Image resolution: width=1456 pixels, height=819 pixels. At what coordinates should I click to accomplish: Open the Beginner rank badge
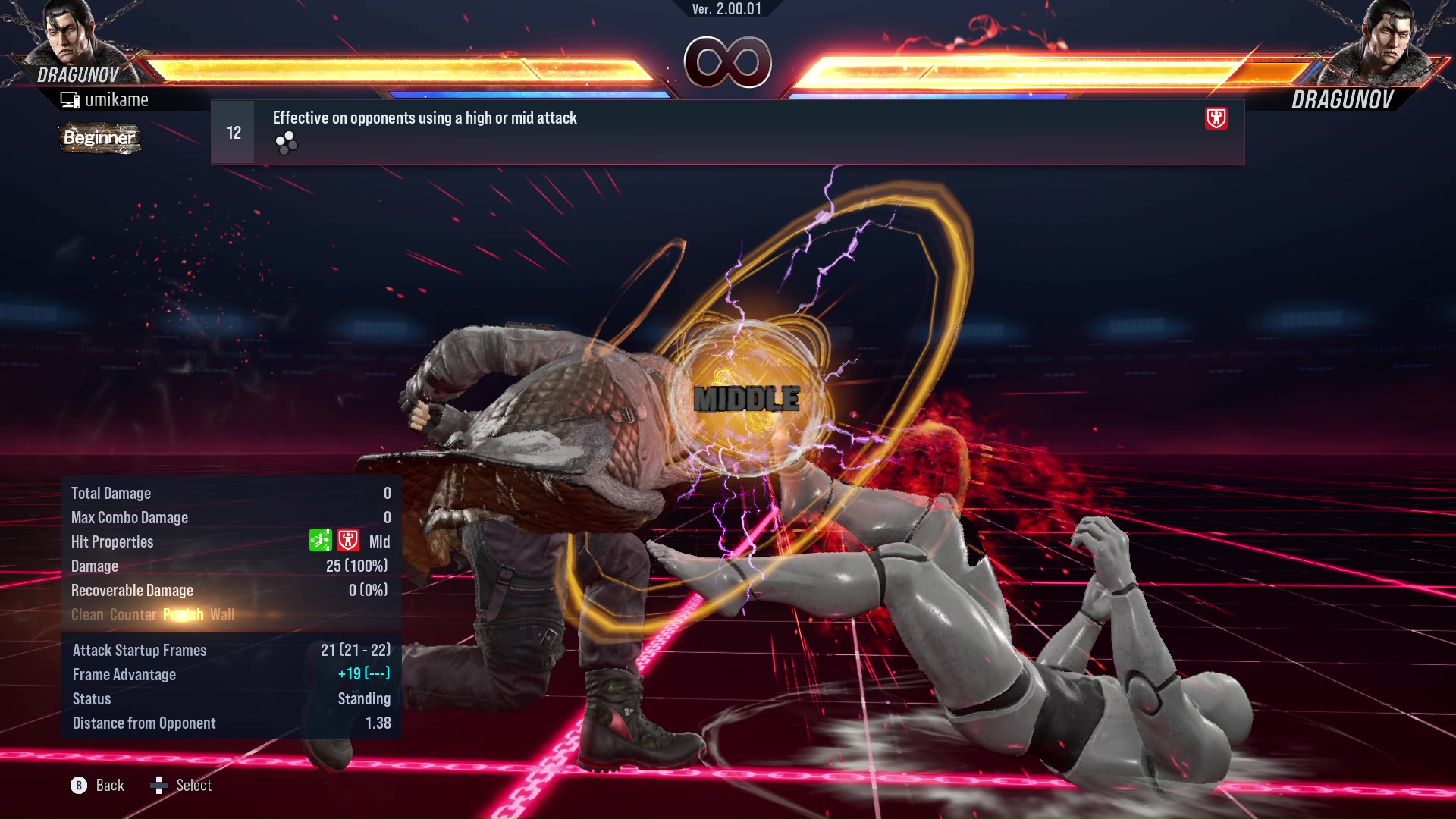click(99, 138)
